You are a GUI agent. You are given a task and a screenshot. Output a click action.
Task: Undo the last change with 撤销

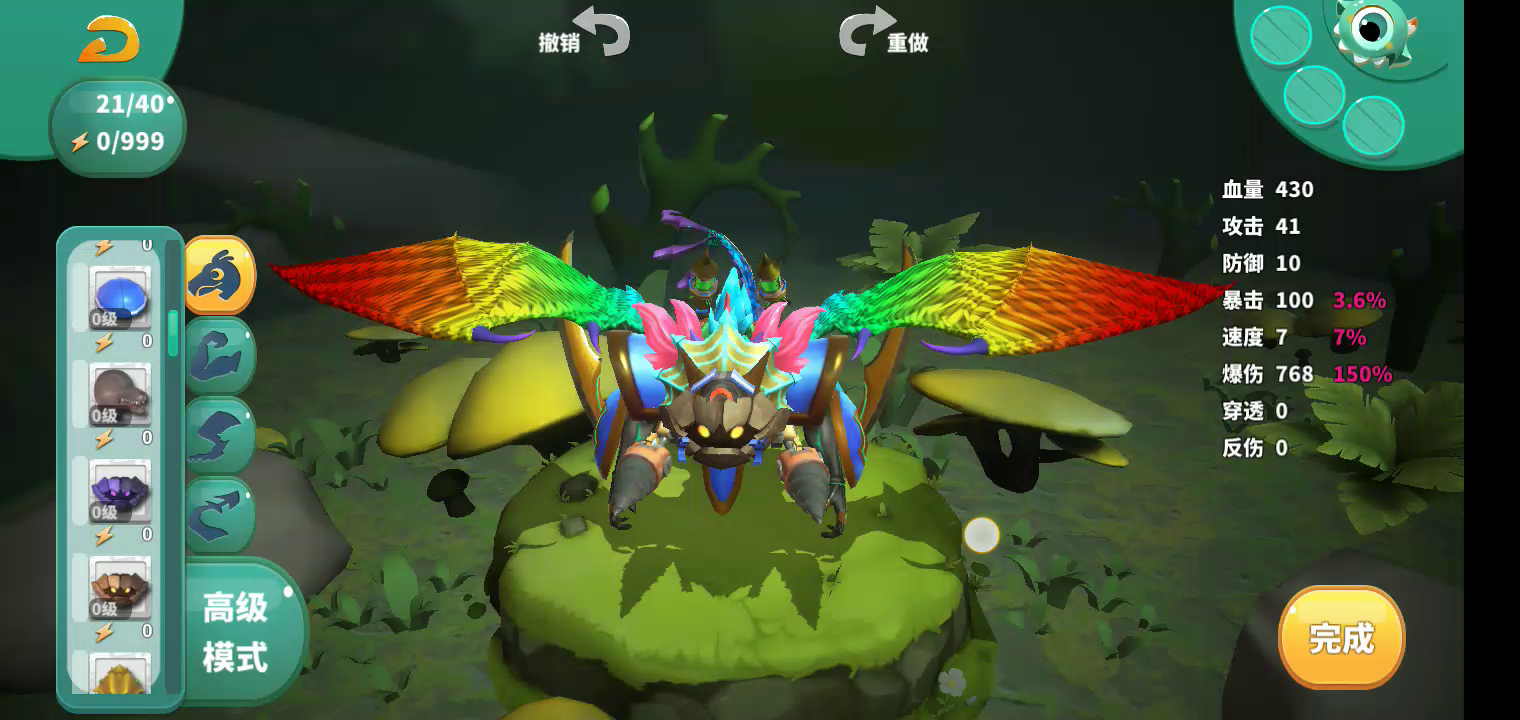587,33
